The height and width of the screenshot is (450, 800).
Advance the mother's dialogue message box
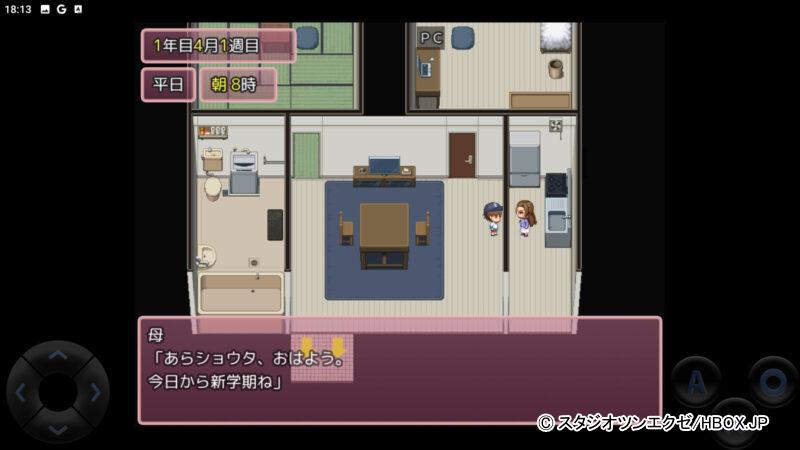pyautogui.click(x=400, y=370)
